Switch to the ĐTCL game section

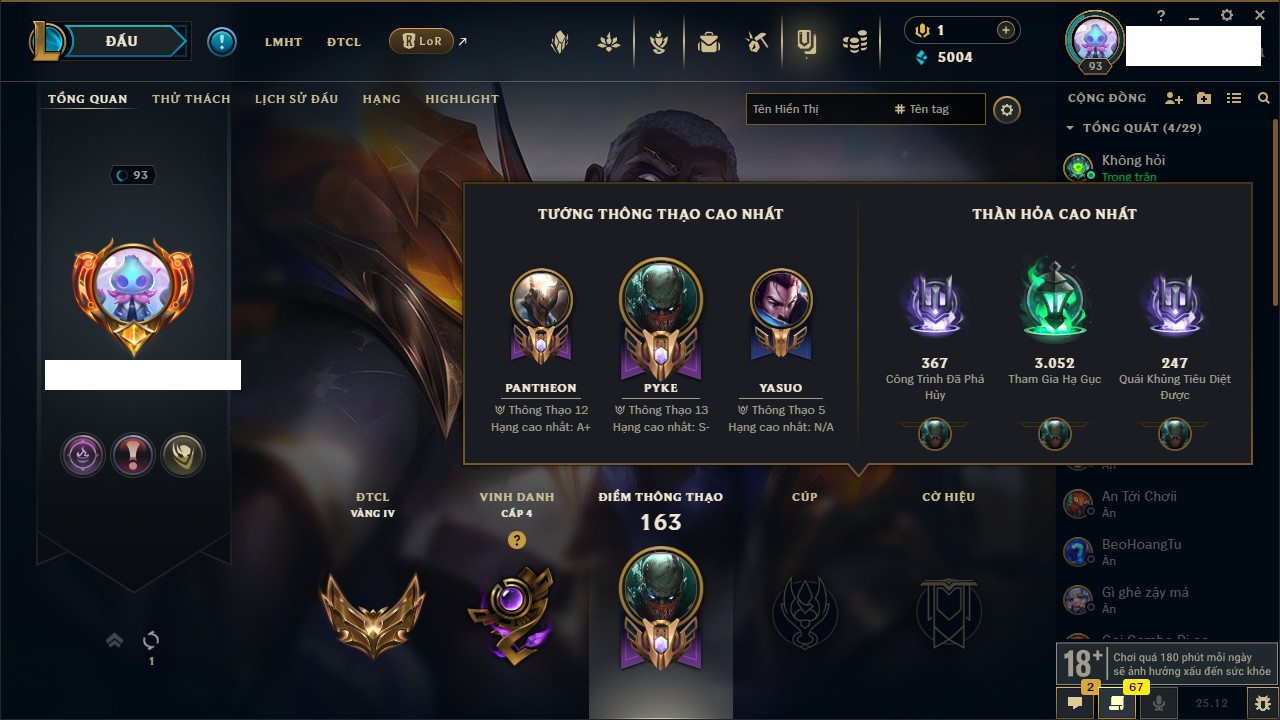343,42
